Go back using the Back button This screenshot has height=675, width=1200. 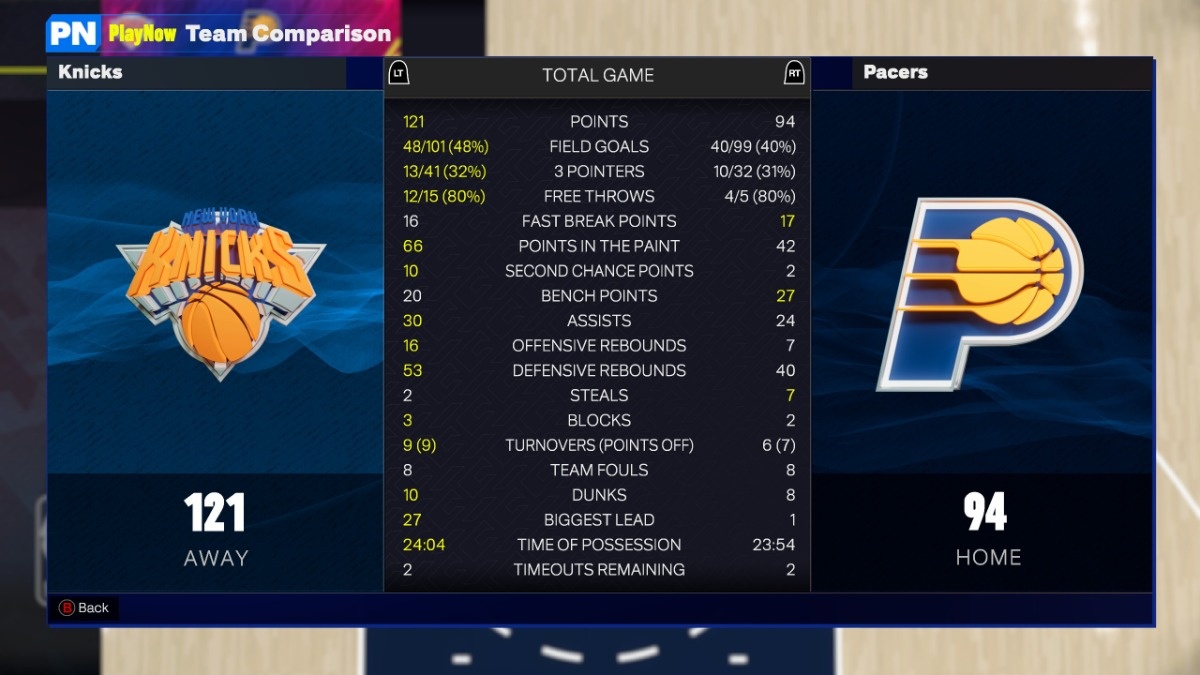click(84, 608)
